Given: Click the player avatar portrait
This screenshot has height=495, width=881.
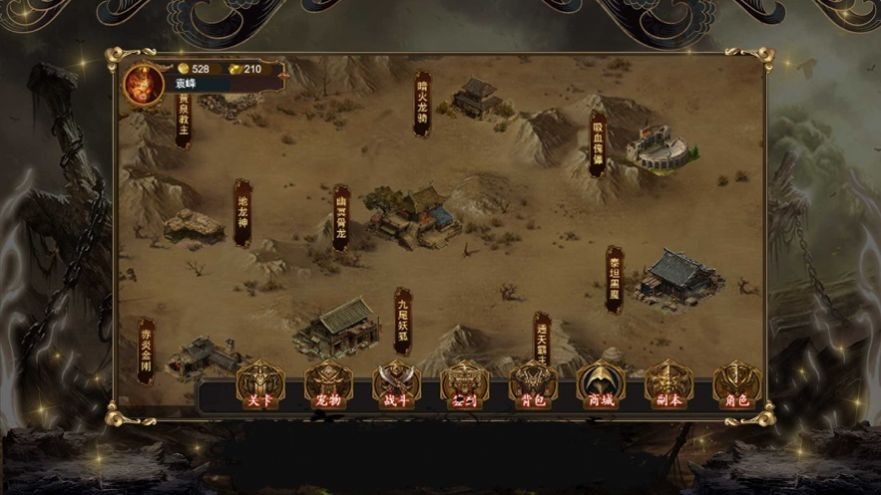Looking at the screenshot, I should click(143, 84).
